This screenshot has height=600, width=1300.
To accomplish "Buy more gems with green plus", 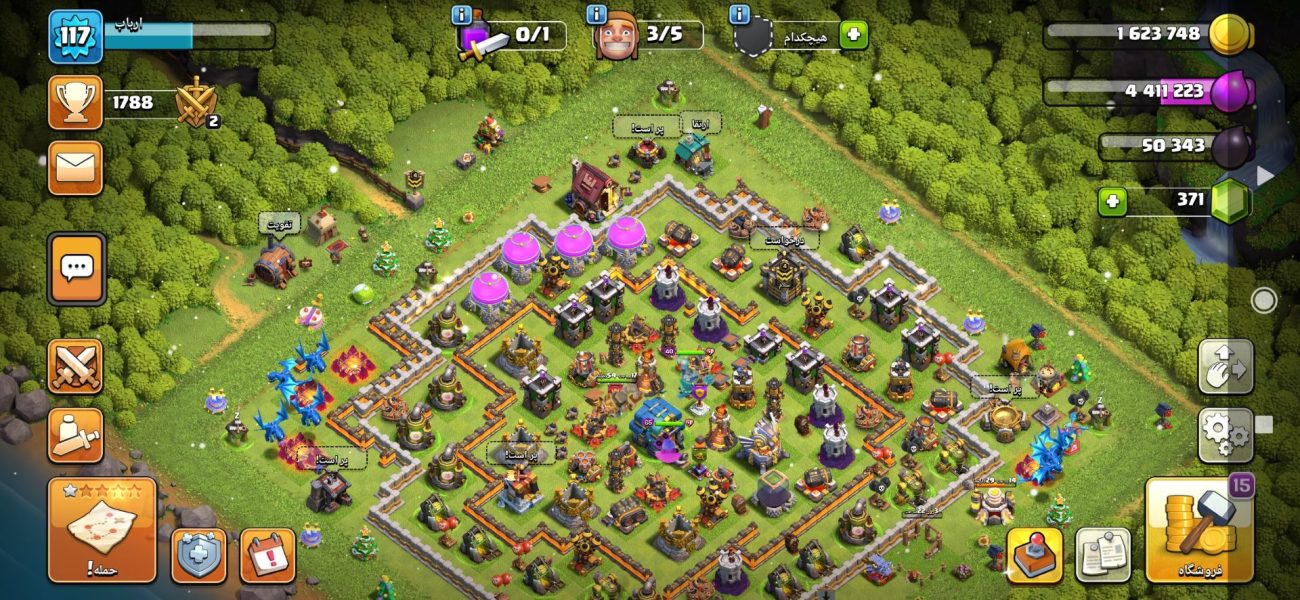I will [x=1112, y=201].
